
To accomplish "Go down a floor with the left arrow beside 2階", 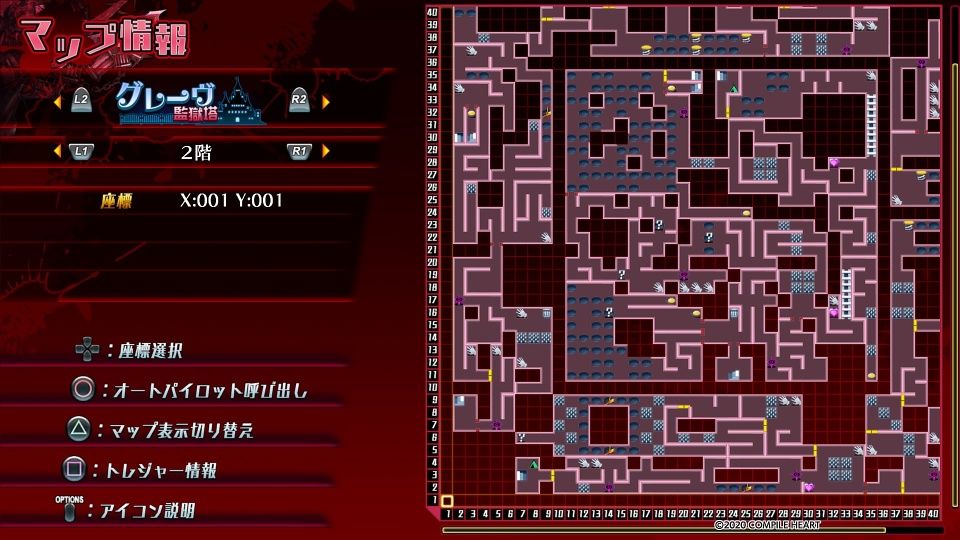I will tap(57, 151).
